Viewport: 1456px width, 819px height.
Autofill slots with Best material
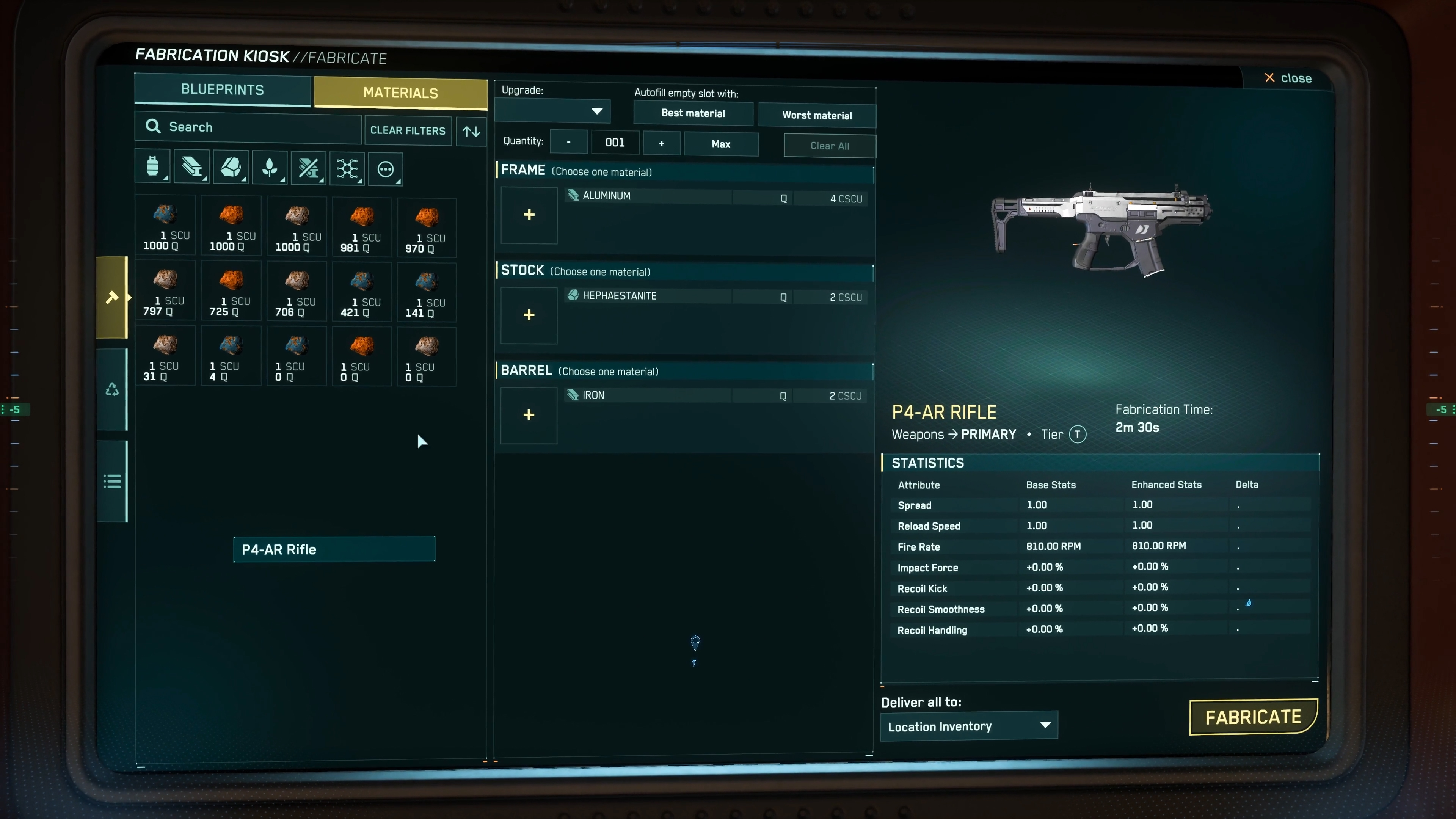(692, 114)
